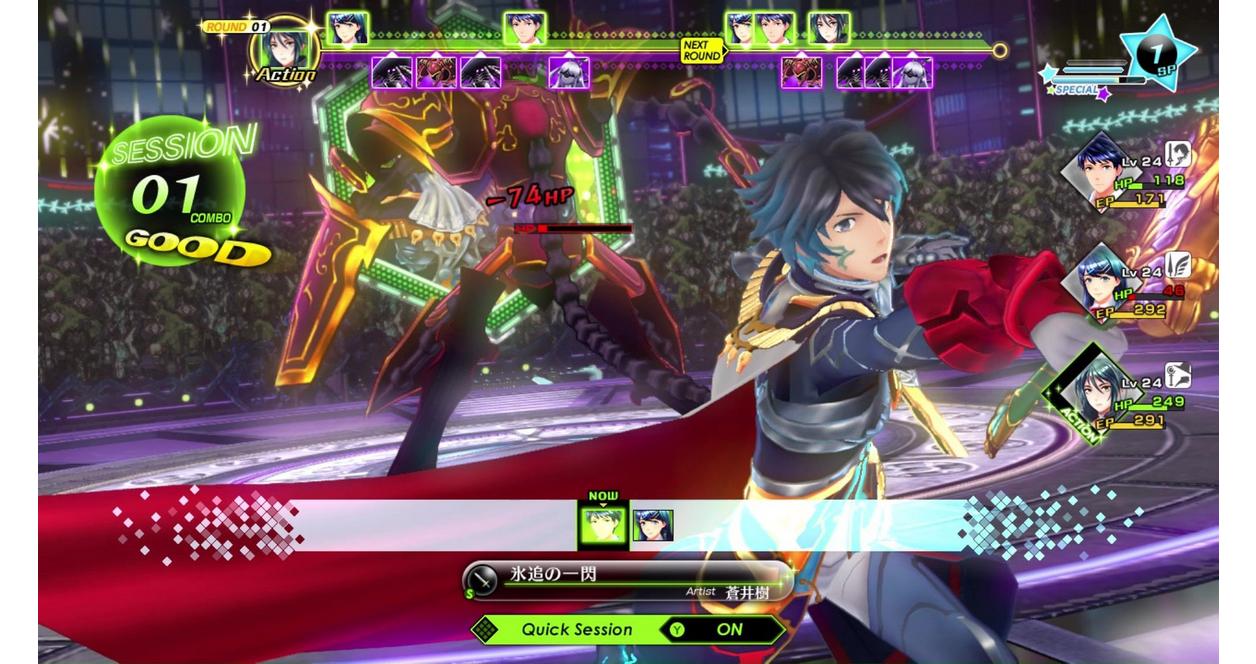Click the class icon beside 249 HP
The width and height of the screenshot is (1256, 664).
click(1179, 376)
